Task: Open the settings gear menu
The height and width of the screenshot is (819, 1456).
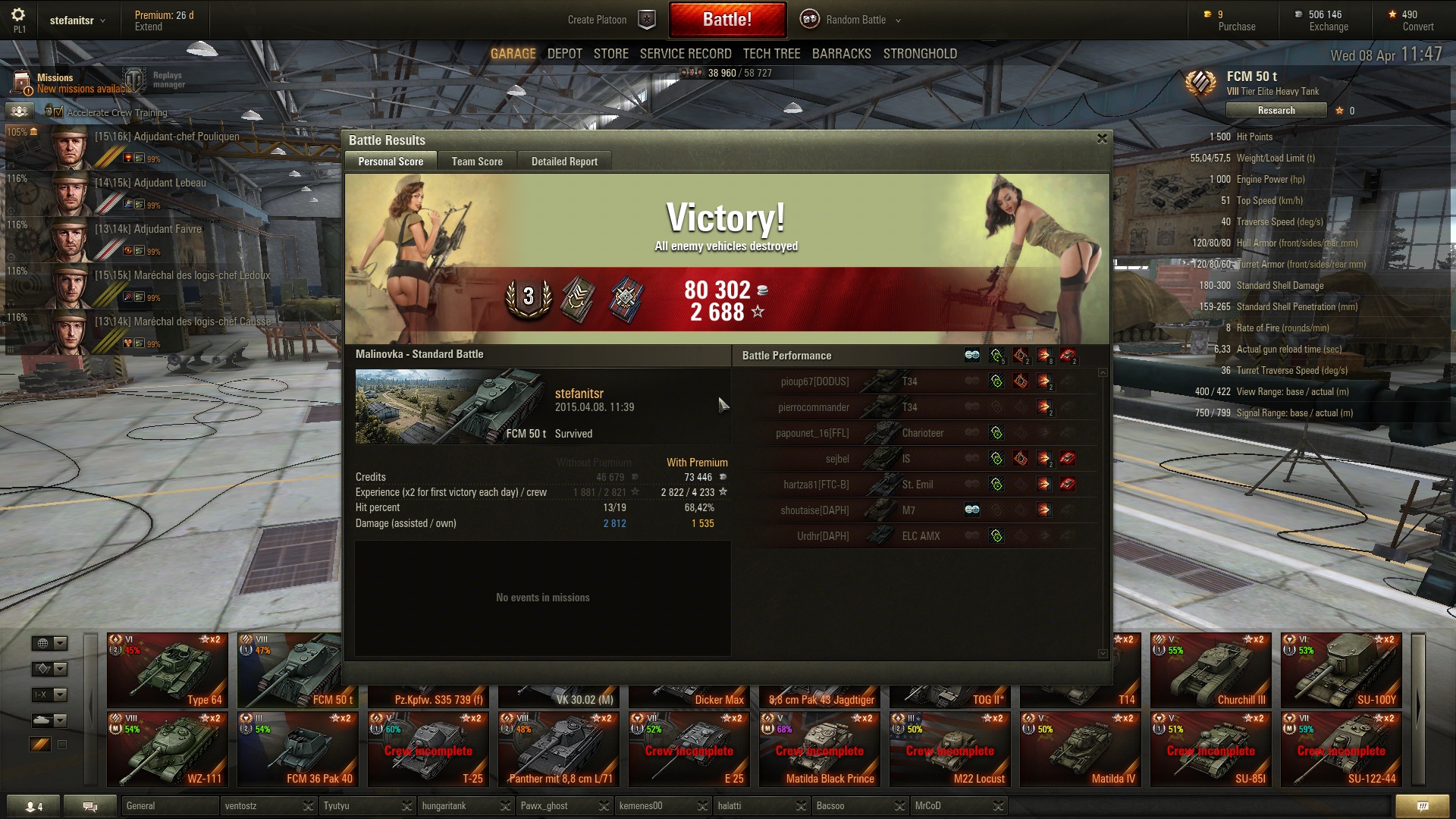Action: (18, 15)
